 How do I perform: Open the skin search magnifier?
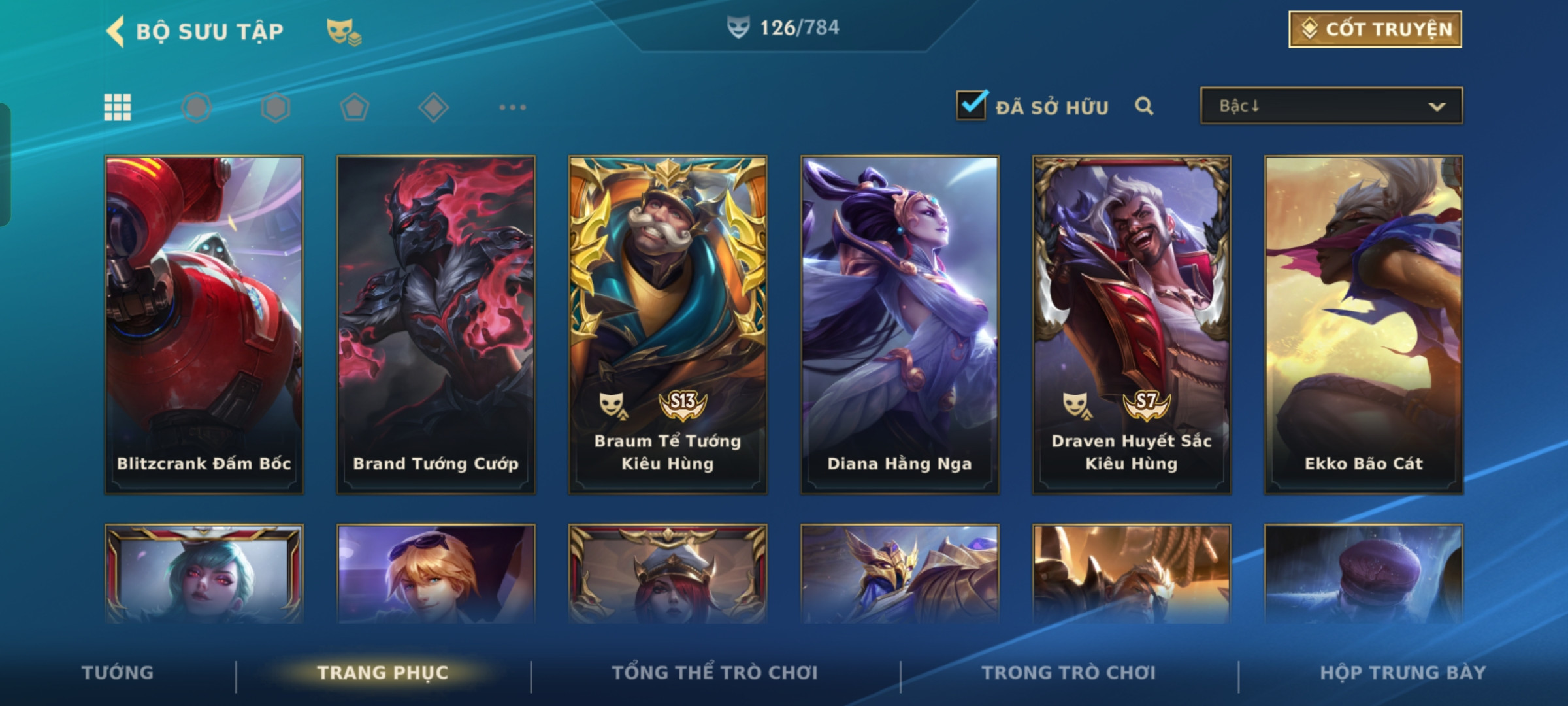pos(1143,106)
